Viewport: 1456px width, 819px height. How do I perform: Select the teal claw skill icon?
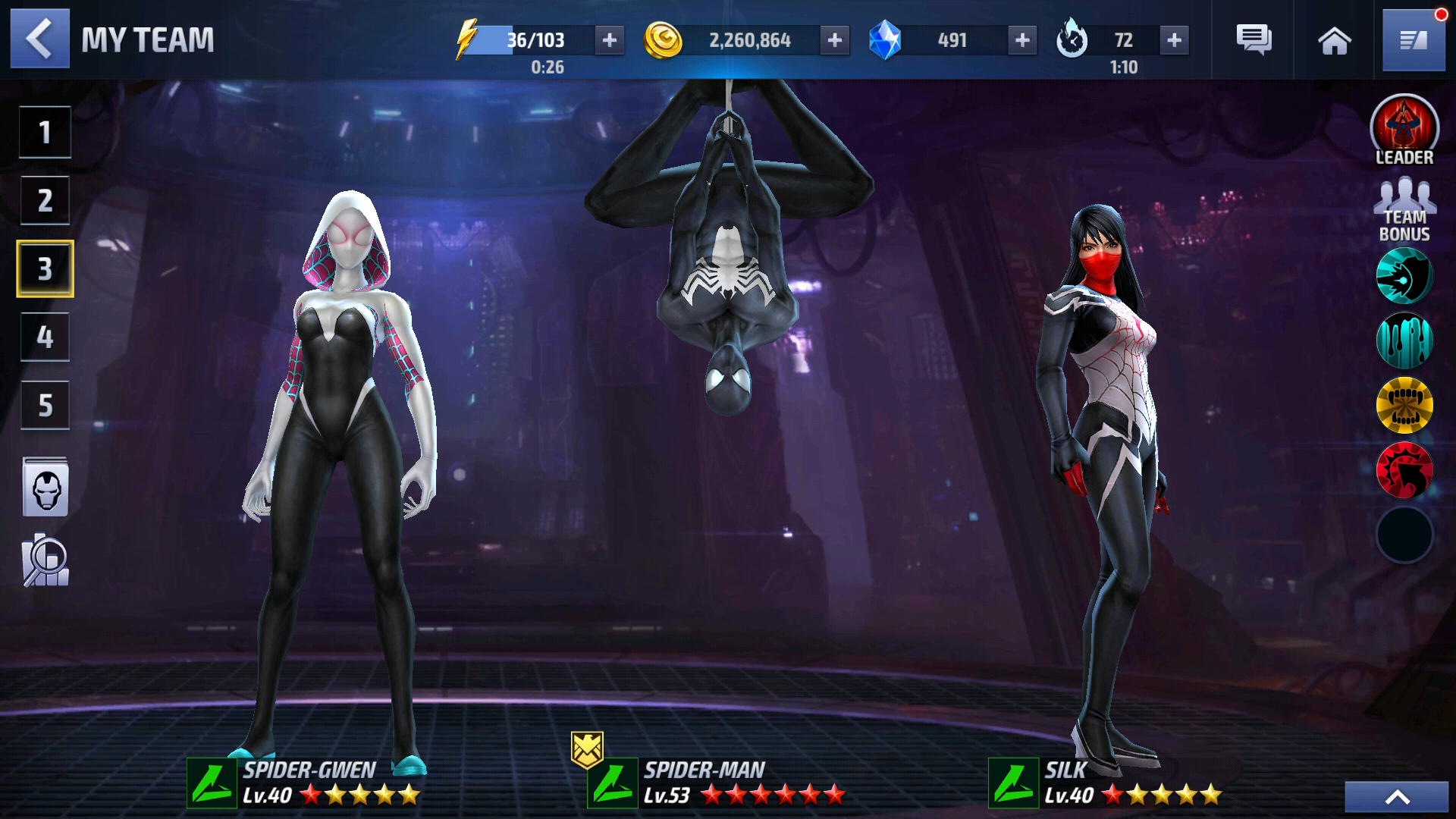pos(1404,277)
